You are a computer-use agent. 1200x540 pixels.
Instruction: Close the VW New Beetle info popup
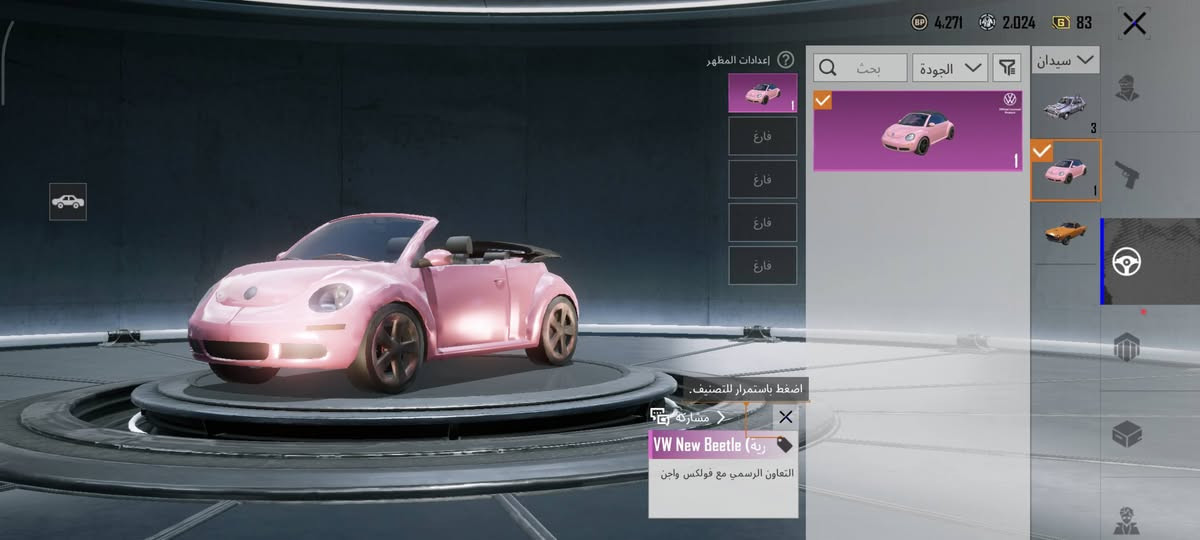785,417
